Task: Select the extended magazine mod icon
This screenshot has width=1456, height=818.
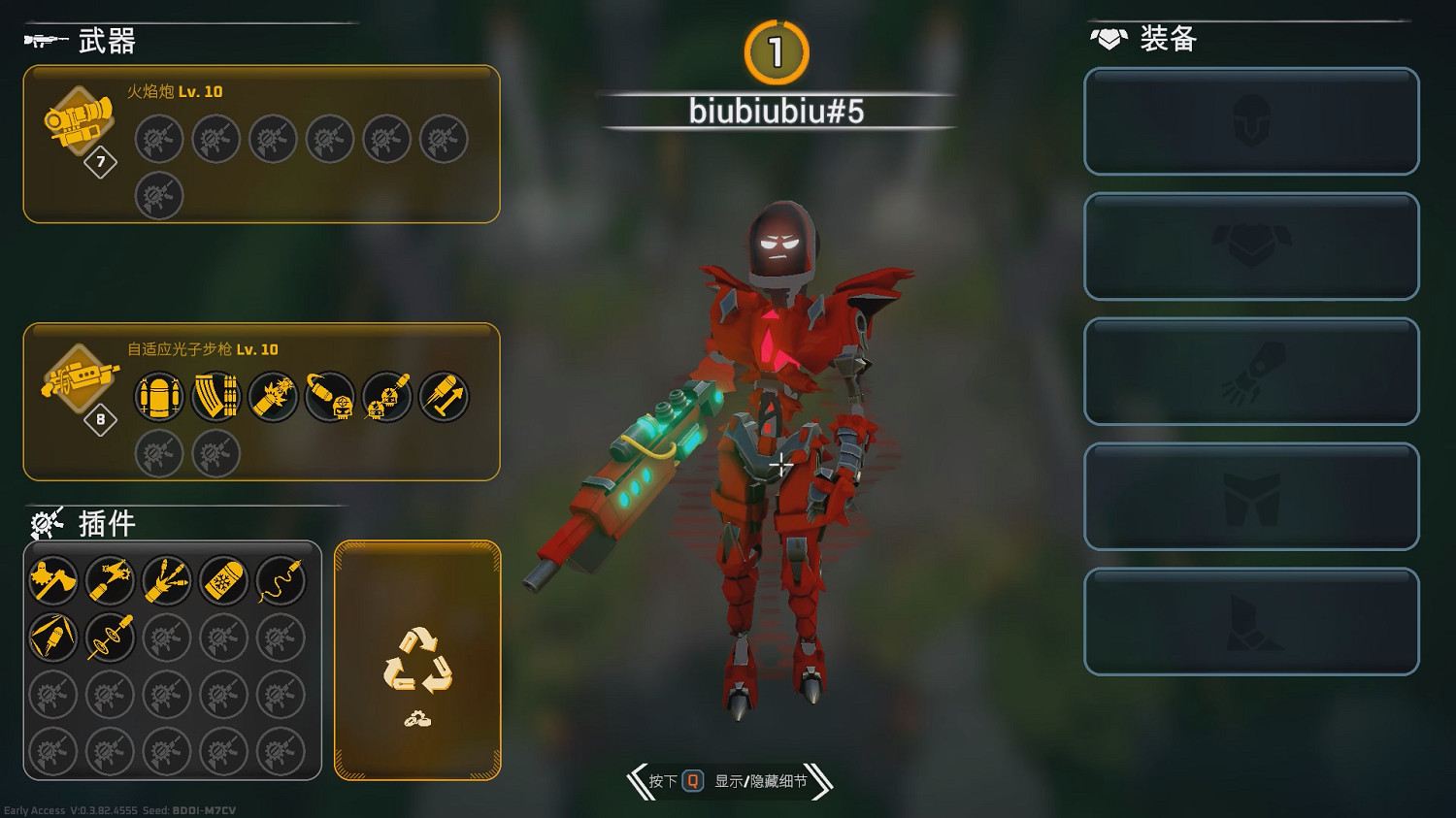Action: point(215,397)
